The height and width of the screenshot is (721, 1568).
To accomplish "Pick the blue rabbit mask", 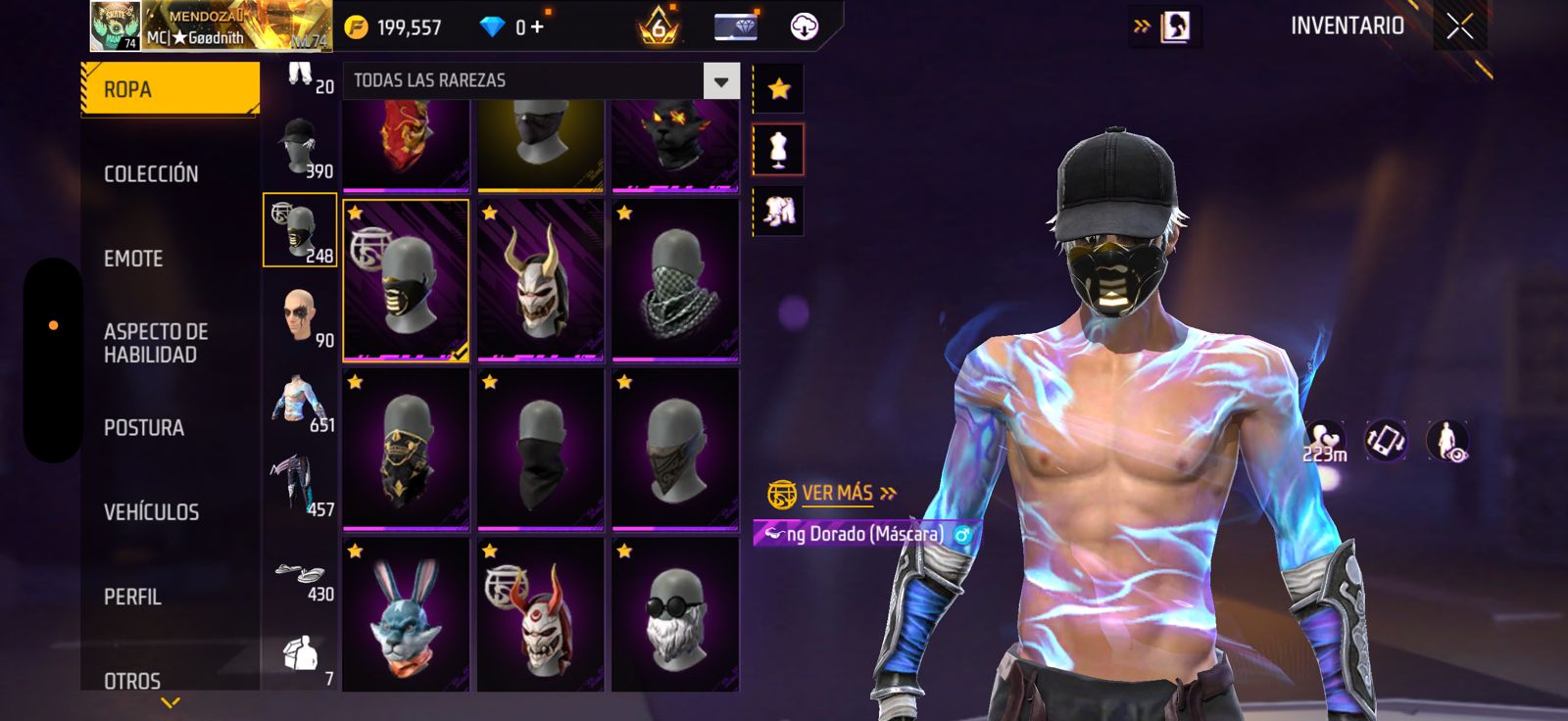I will tap(406, 617).
